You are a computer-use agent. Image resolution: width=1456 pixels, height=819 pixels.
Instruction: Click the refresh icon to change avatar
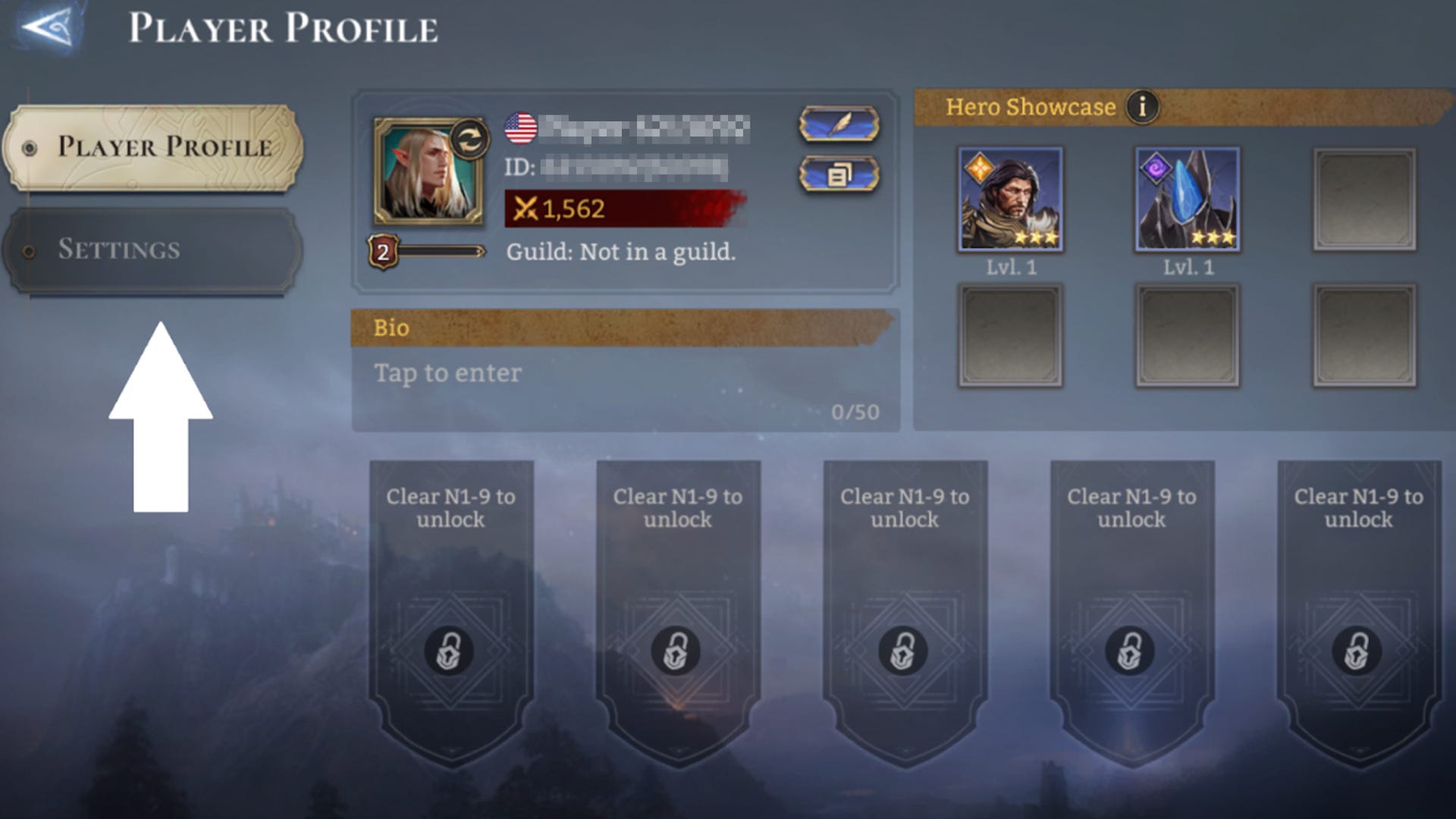point(468,139)
